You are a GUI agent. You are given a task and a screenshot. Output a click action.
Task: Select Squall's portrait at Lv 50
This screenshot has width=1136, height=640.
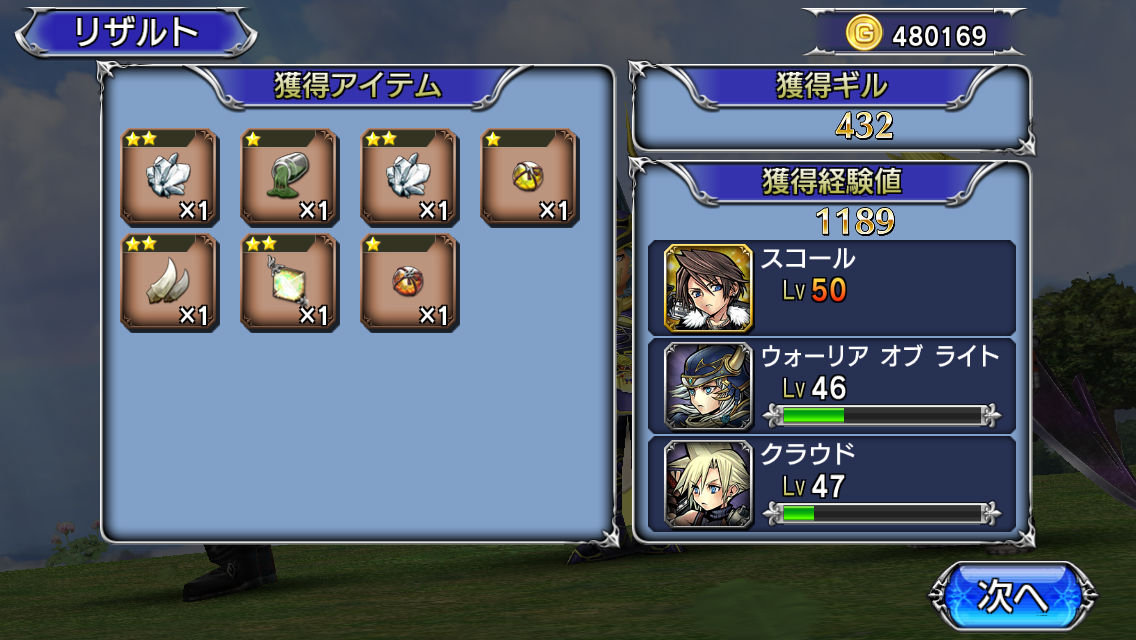click(x=708, y=288)
